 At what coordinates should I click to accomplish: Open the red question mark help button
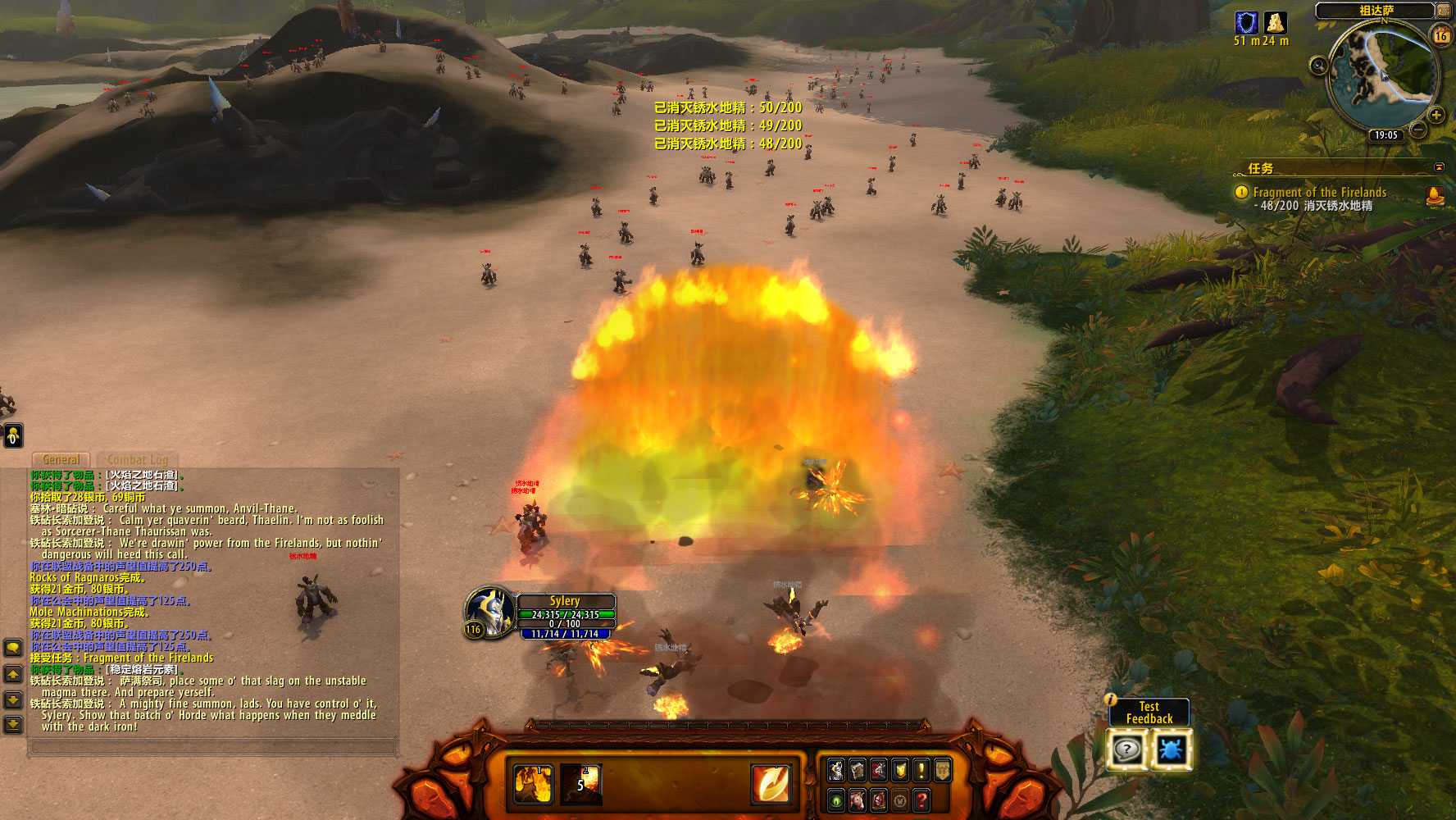point(921,799)
